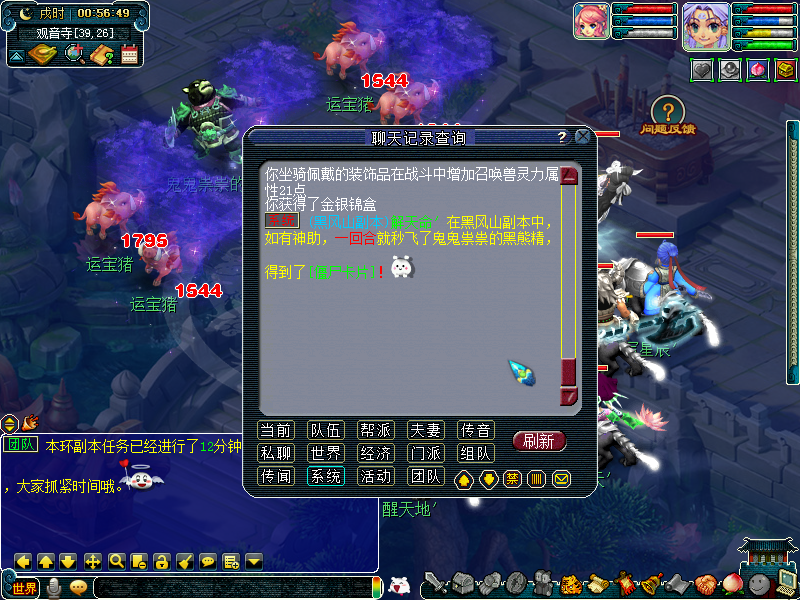This screenshot has width=800, height=600.
Task: Activate the microphone voice chat icon
Action: click(54, 587)
